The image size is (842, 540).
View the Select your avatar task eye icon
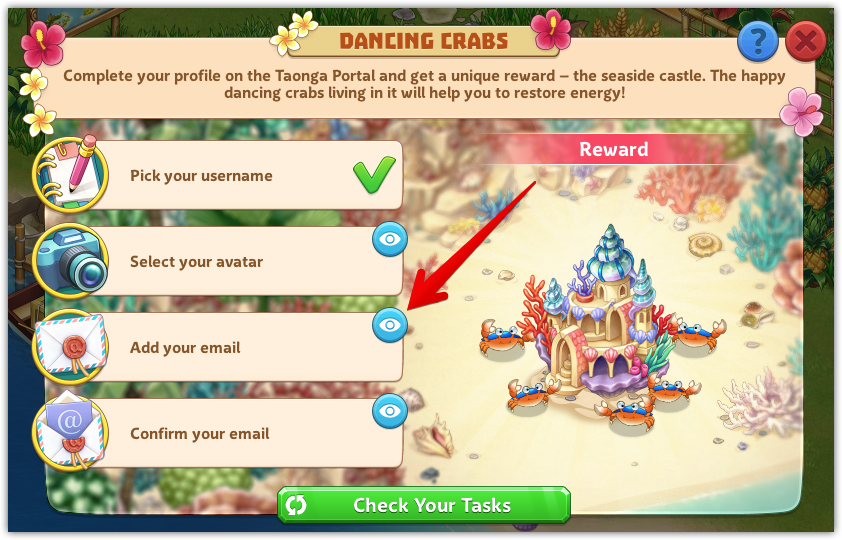[390, 239]
